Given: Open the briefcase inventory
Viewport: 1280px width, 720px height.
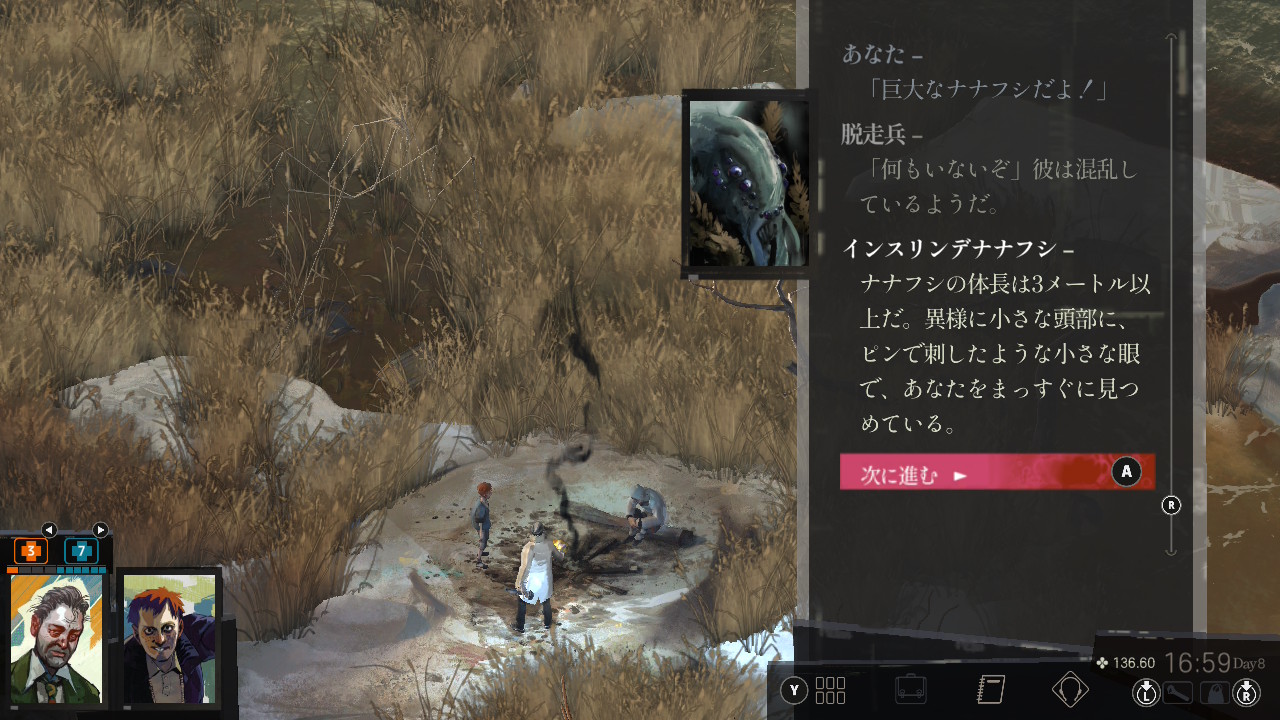Looking at the screenshot, I should (910, 690).
